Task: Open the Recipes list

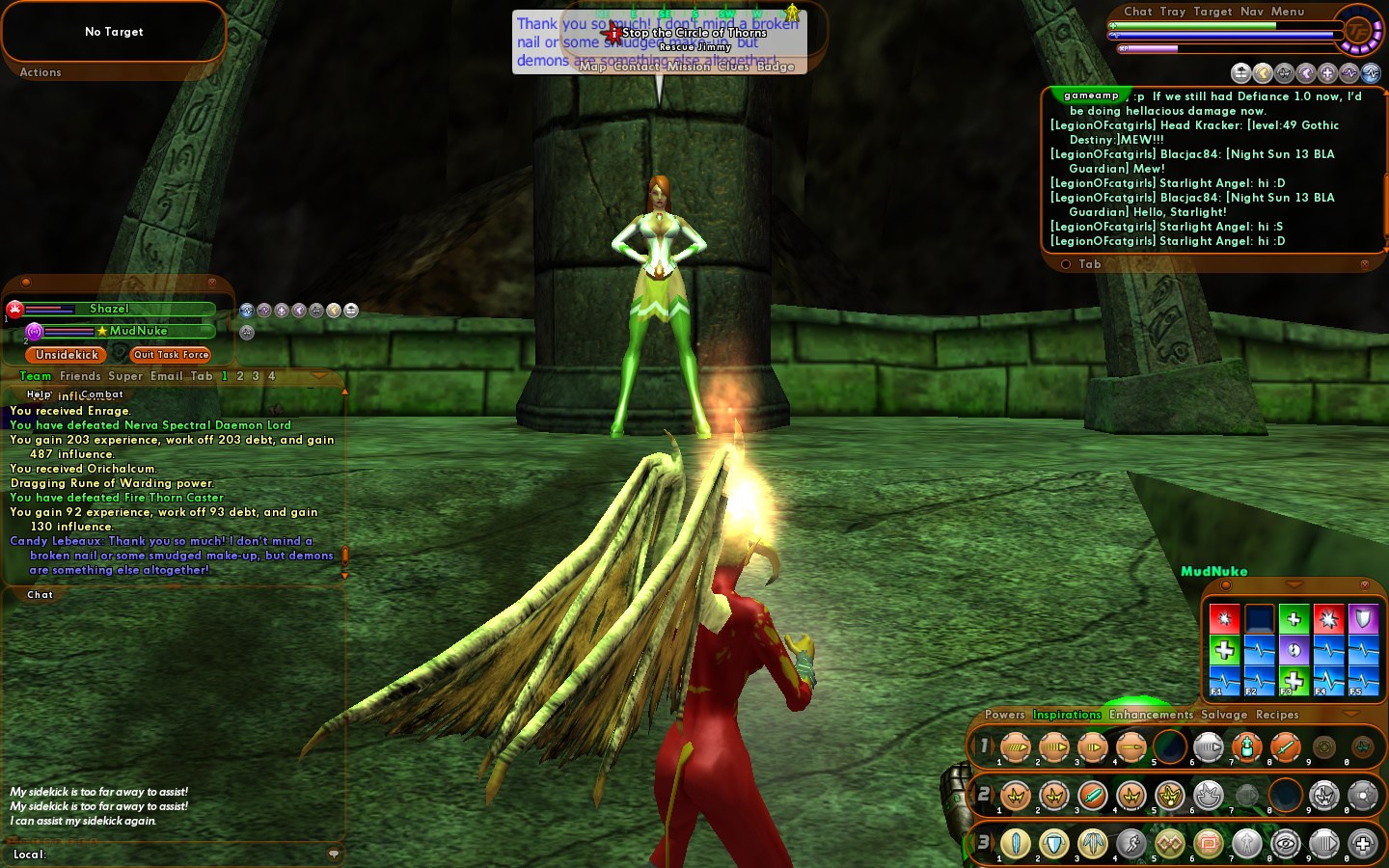Action: coord(1277,715)
